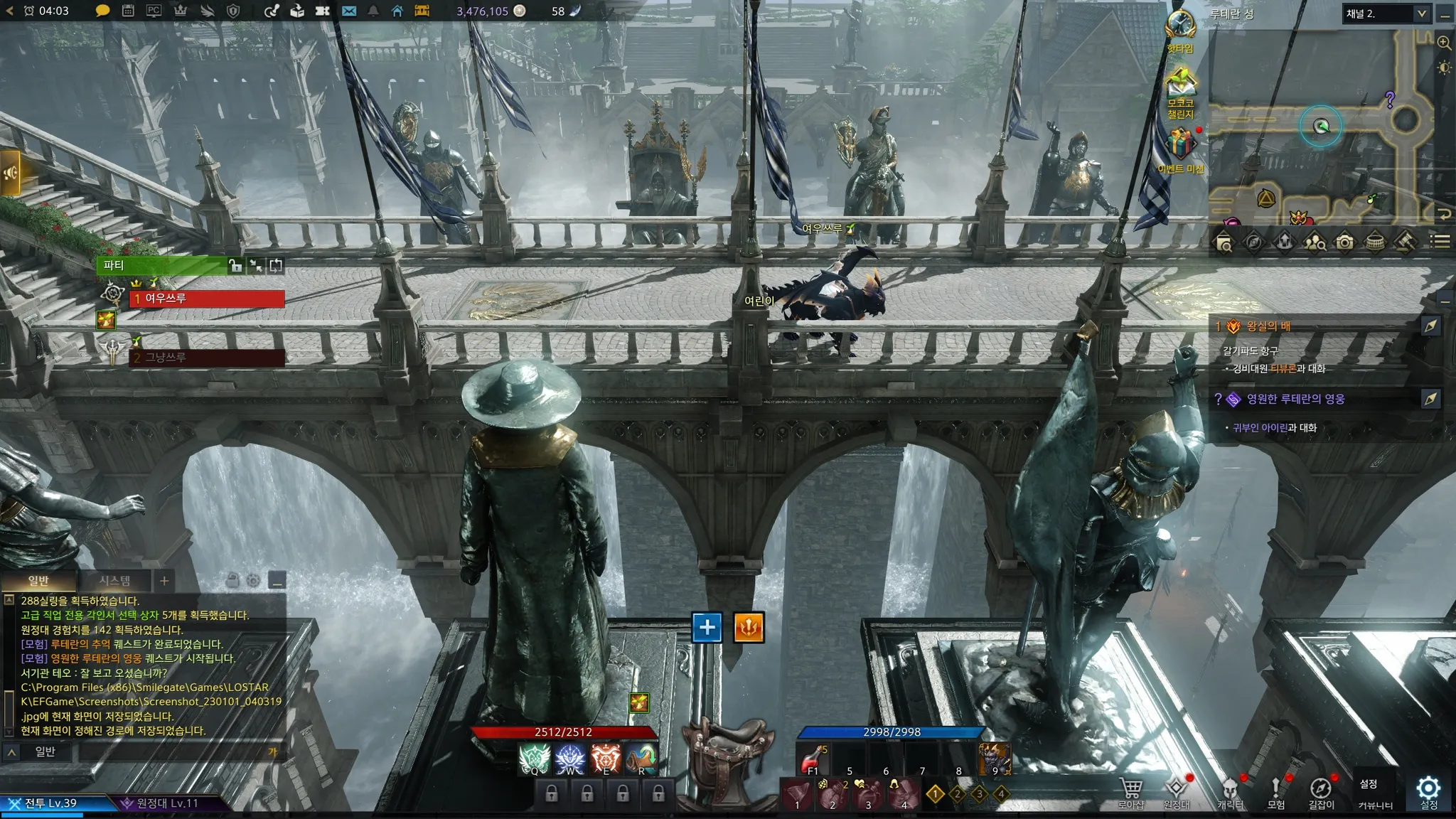Open the 설정 gear menu
Image resolution: width=1456 pixels, height=819 pixels.
point(1428,791)
